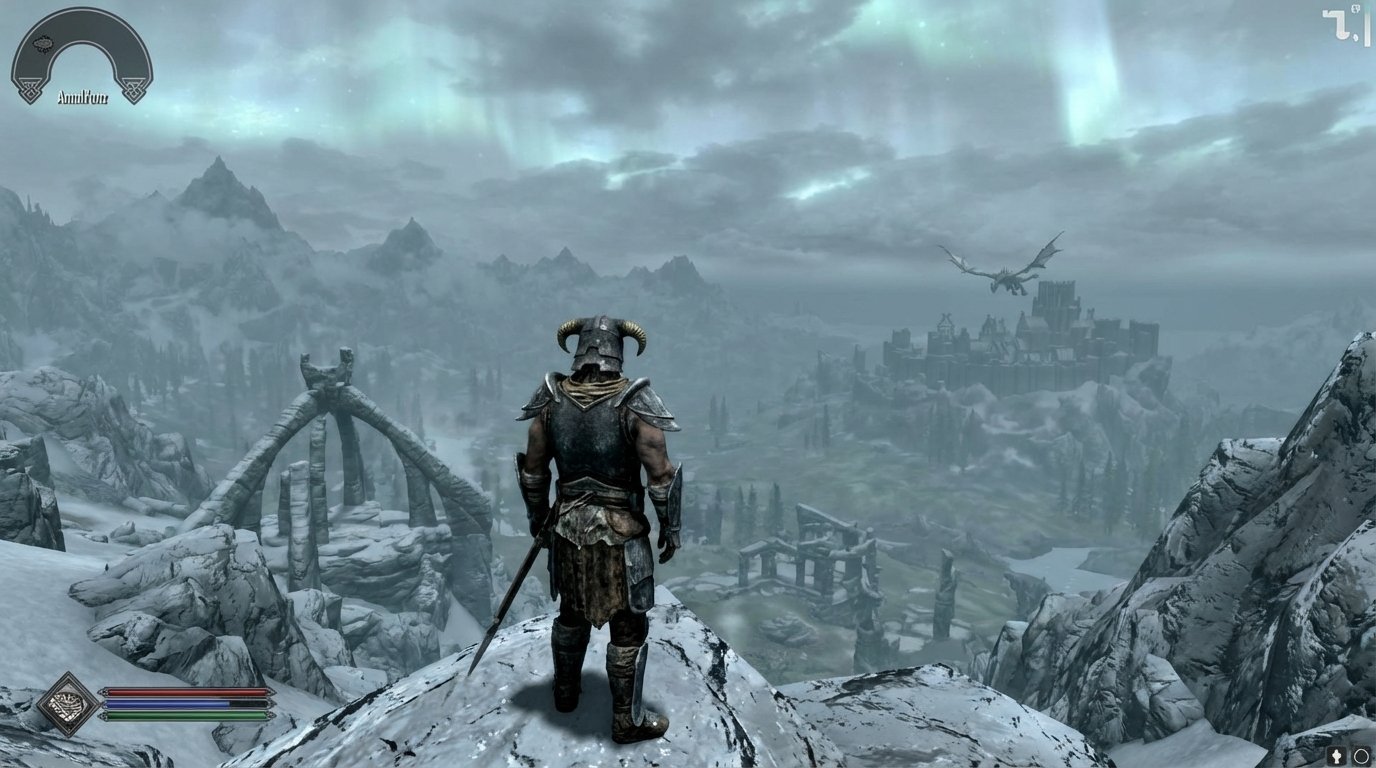Click the left knotwork end-cap of the compass

coord(29,89)
